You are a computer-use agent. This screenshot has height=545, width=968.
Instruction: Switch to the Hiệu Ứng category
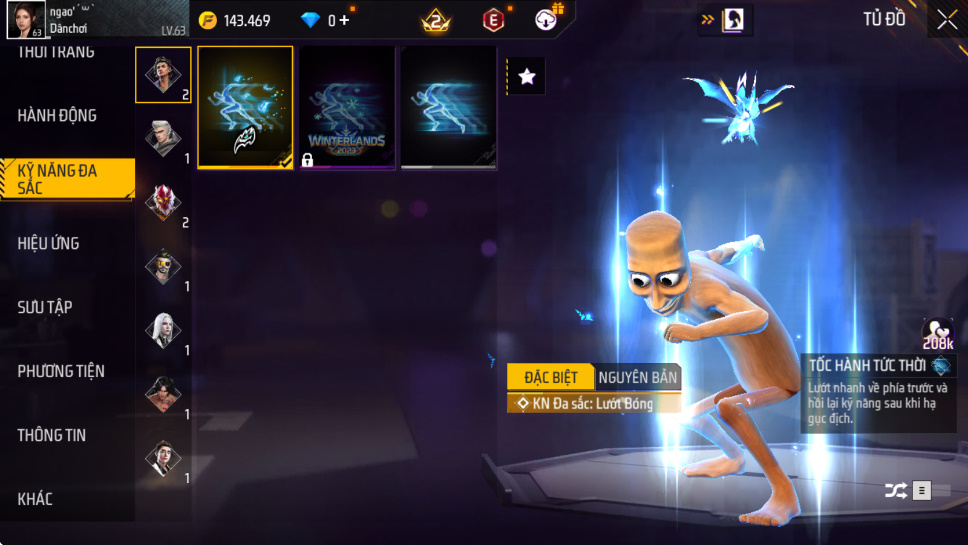[49, 243]
